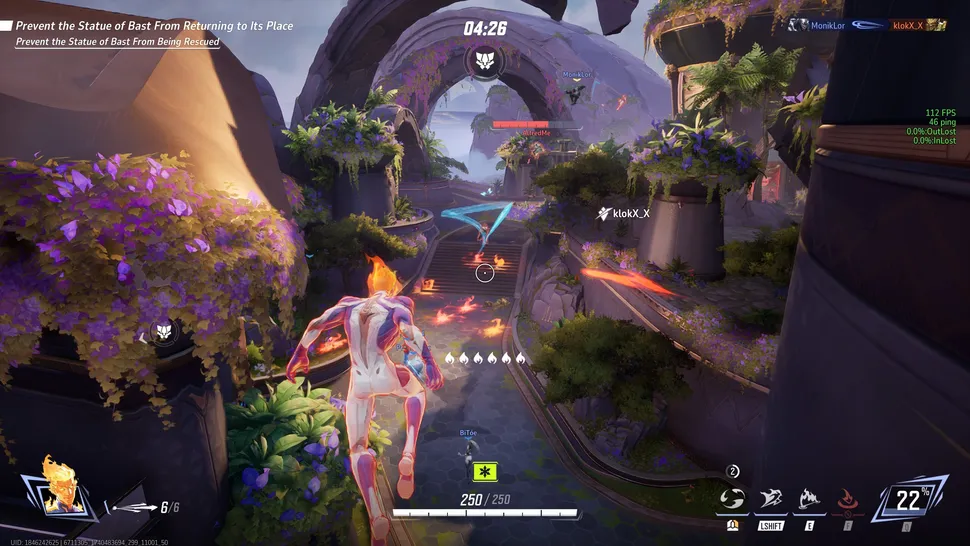This screenshot has height=546, width=970.
Task: Trigger the LSHIFT flame dash ability
Action: pos(770,499)
